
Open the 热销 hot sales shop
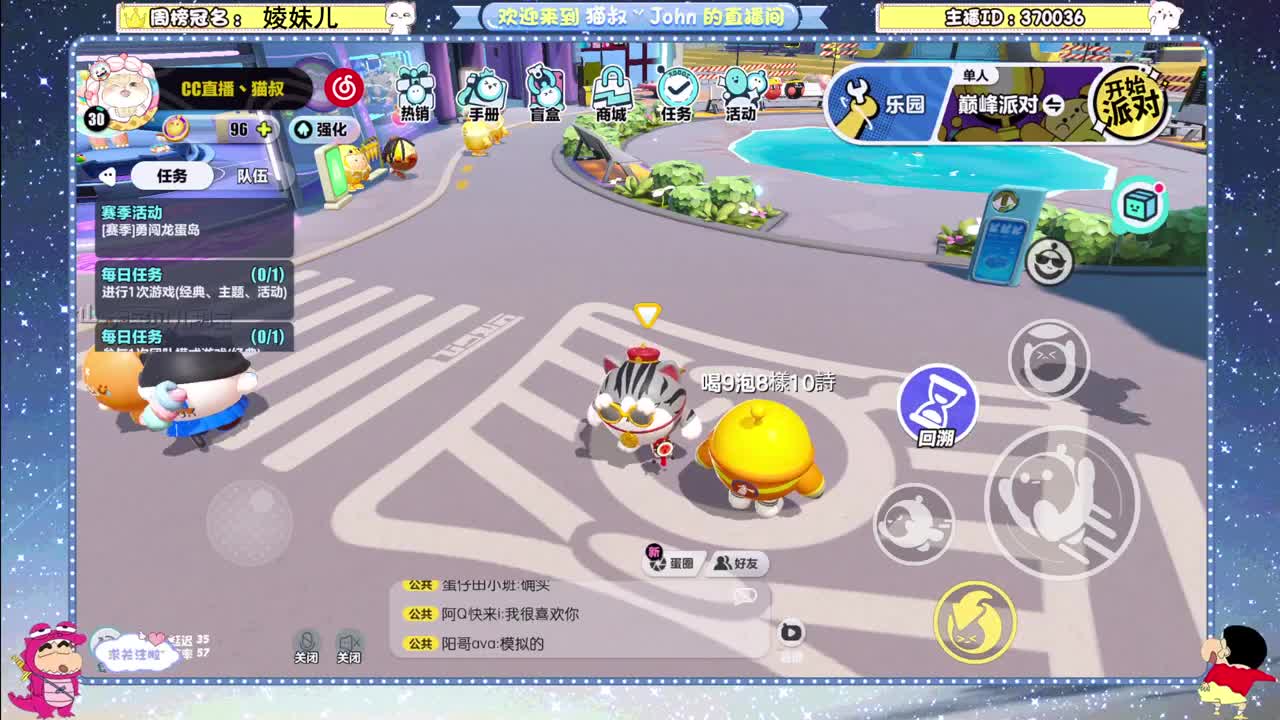(x=413, y=95)
